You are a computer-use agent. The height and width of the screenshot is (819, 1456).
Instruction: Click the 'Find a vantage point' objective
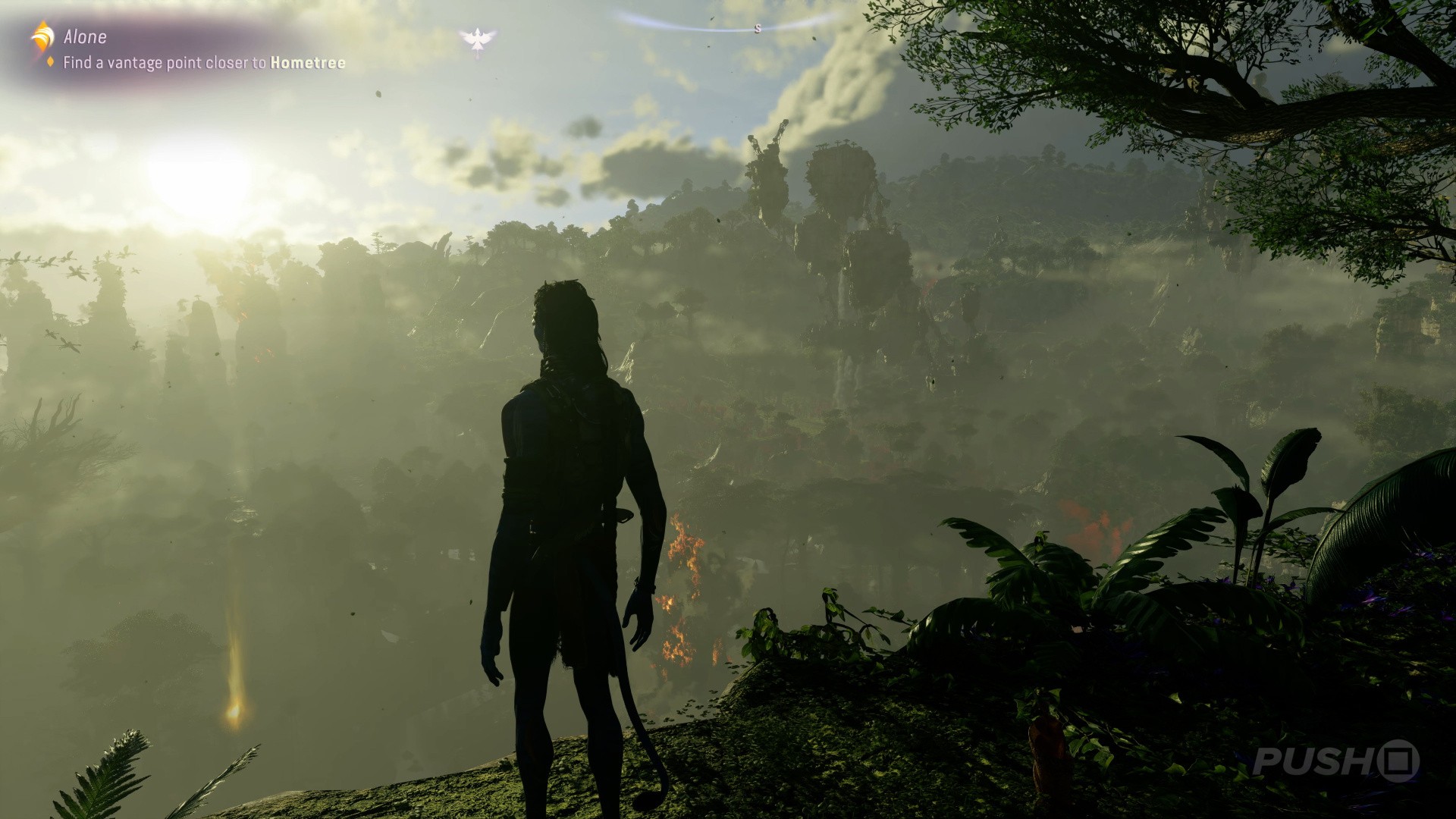click(x=204, y=63)
